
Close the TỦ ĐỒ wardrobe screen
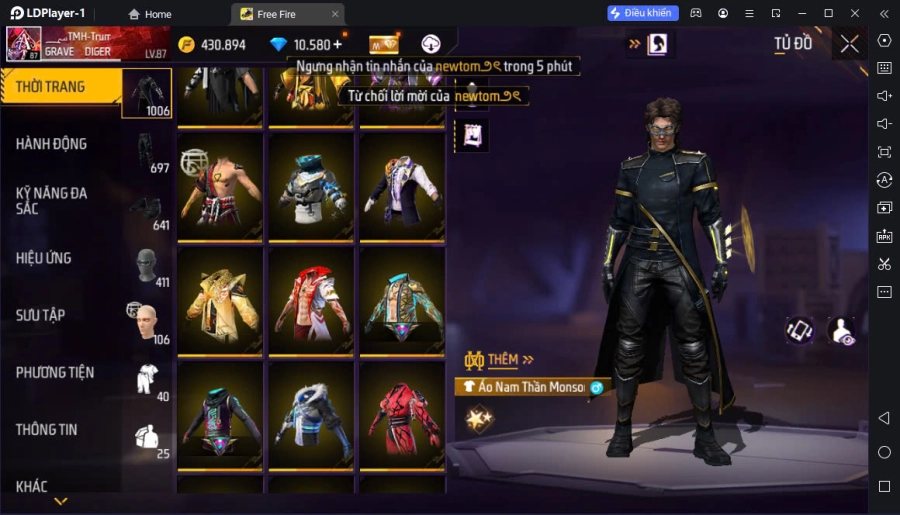(x=849, y=44)
